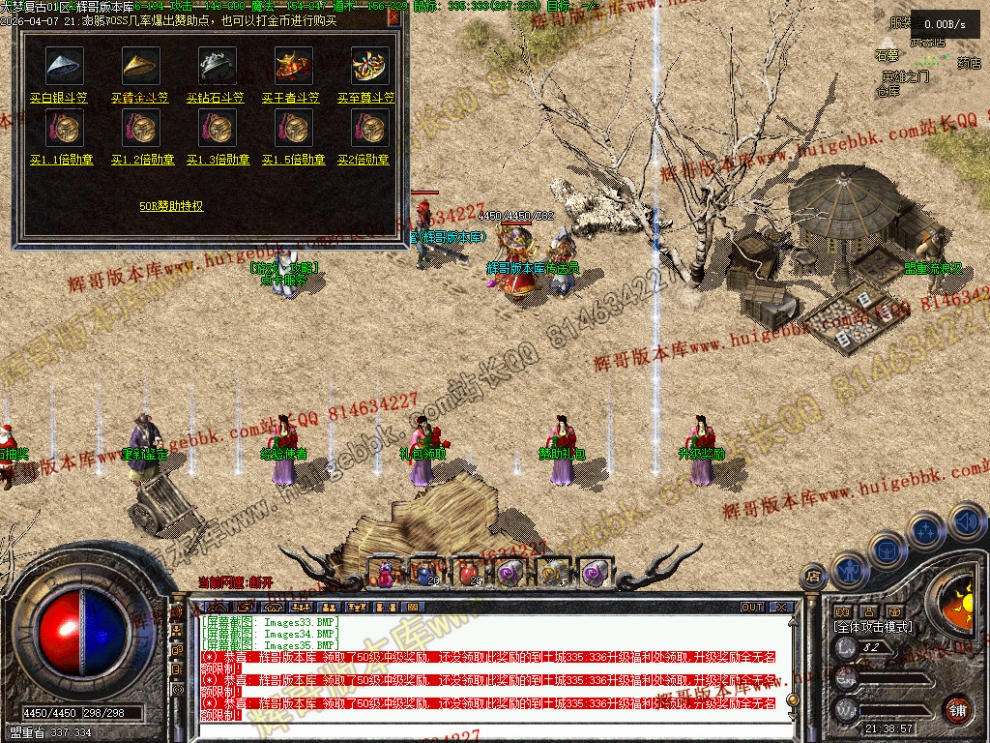Close the chat window with X
The width and height of the screenshot is (990, 743).
[x=781, y=607]
